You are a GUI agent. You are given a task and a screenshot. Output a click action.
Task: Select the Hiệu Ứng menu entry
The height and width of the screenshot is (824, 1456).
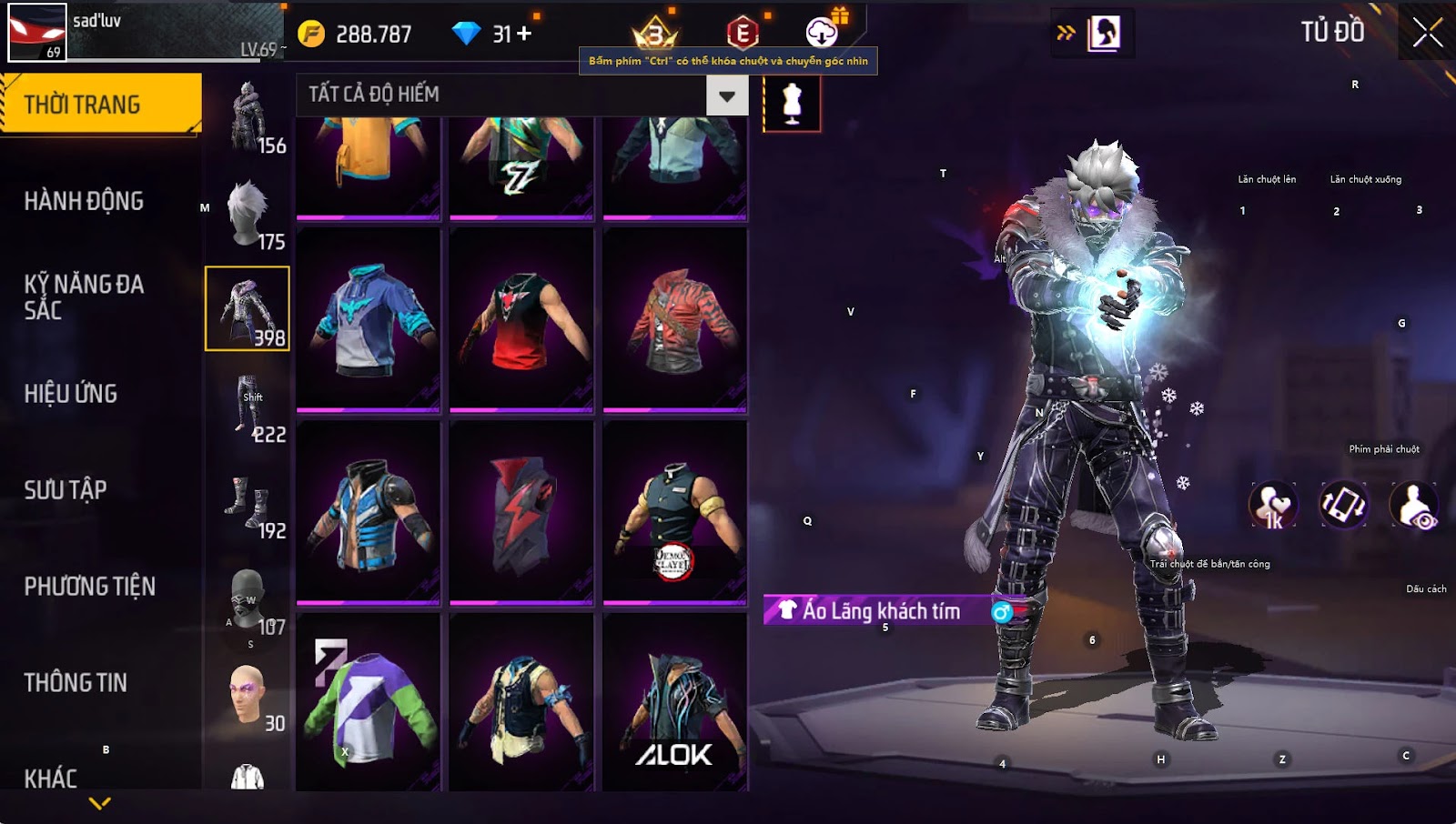pyautogui.click(x=71, y=394)
